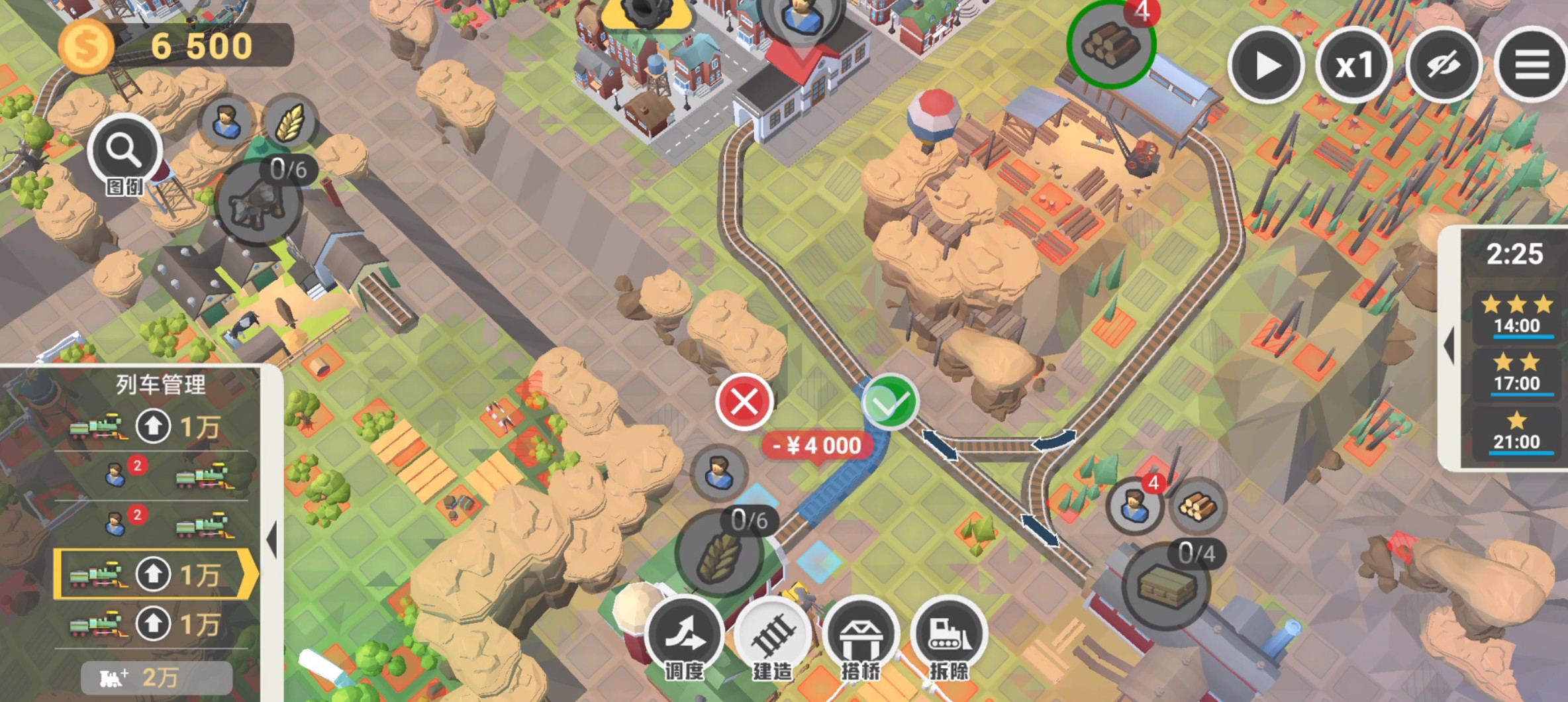Viewport: 1568px width, 702px height.
Task: Collapse the train management panel arrow
Action: click(271, 539)
